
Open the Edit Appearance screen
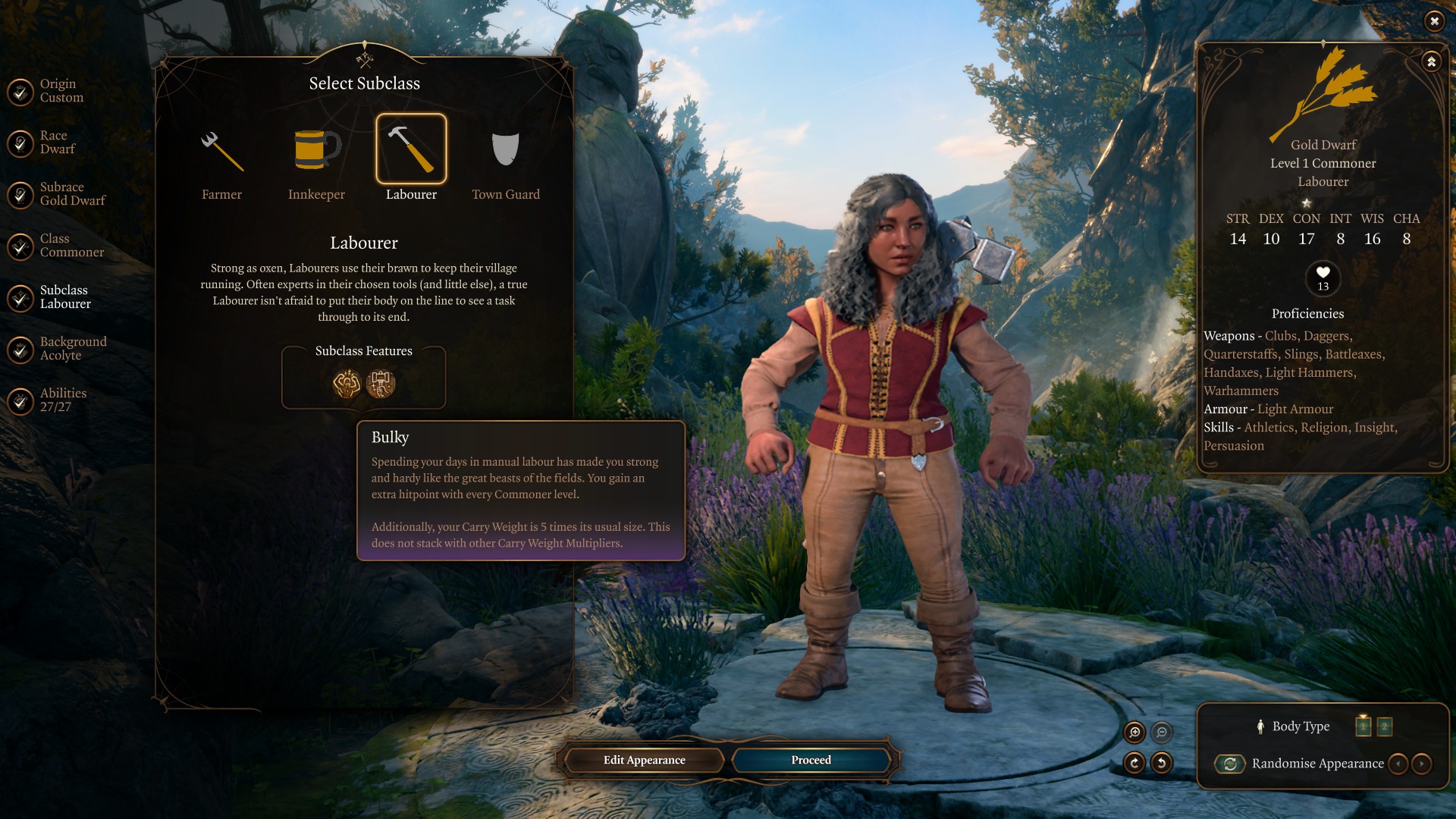pyautogui.click(x=644, y=760)
